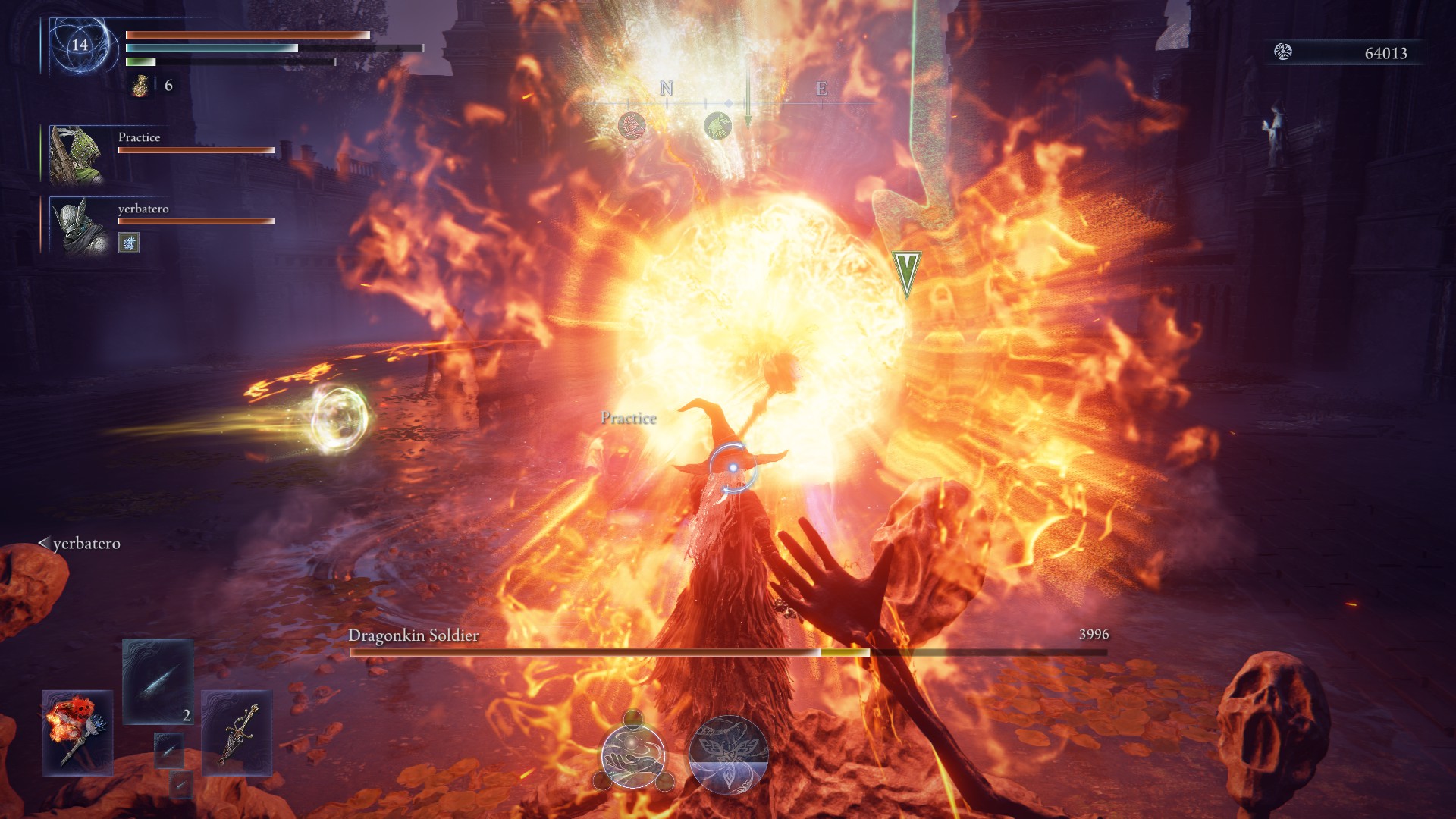Image resolution: width=1456 pixels, height=819 pixels.
Task: Click the runes currency icon
Action: click(1283, 52)
